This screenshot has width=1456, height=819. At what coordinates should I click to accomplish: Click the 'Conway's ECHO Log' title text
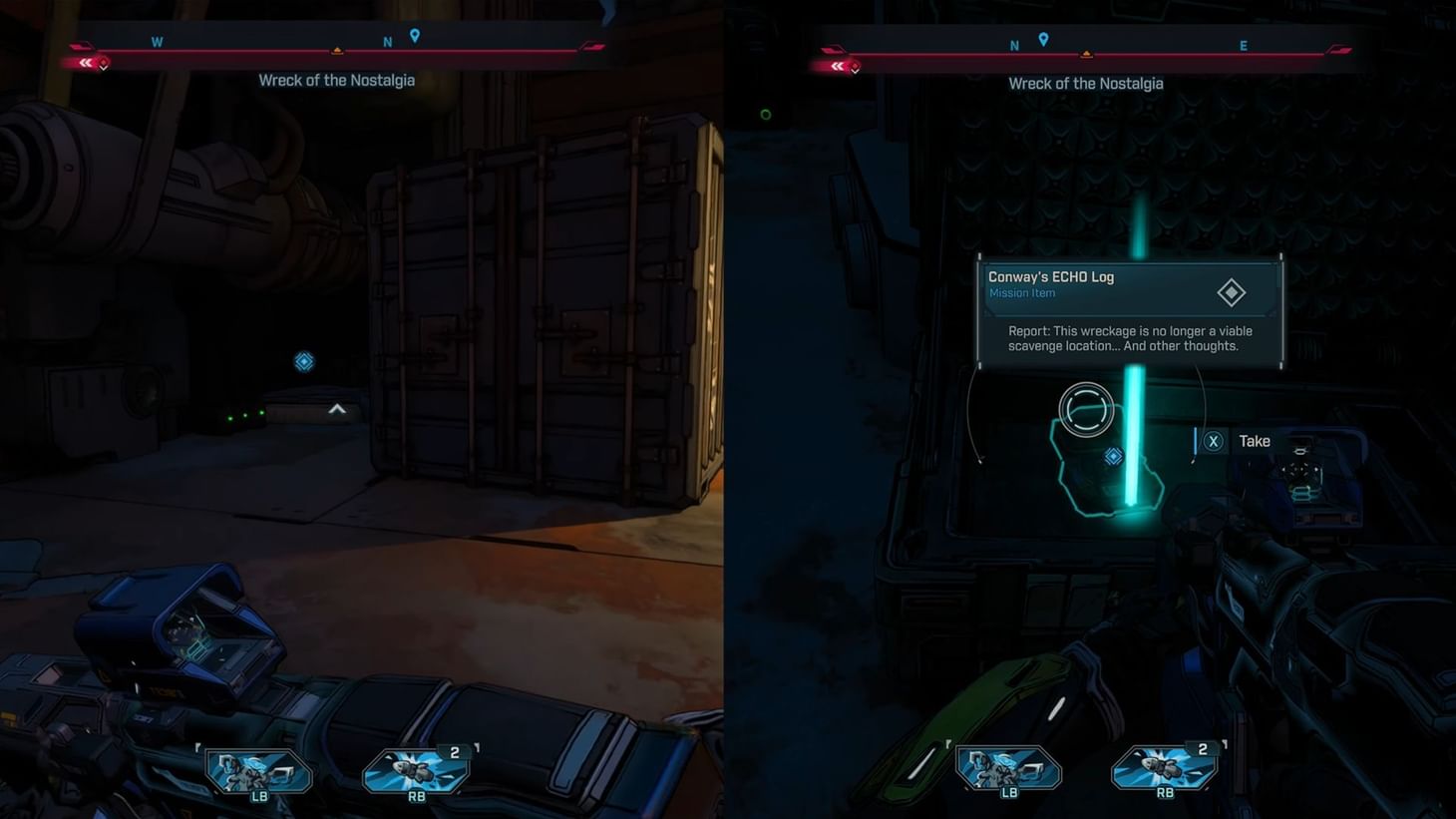[1050, 276]
